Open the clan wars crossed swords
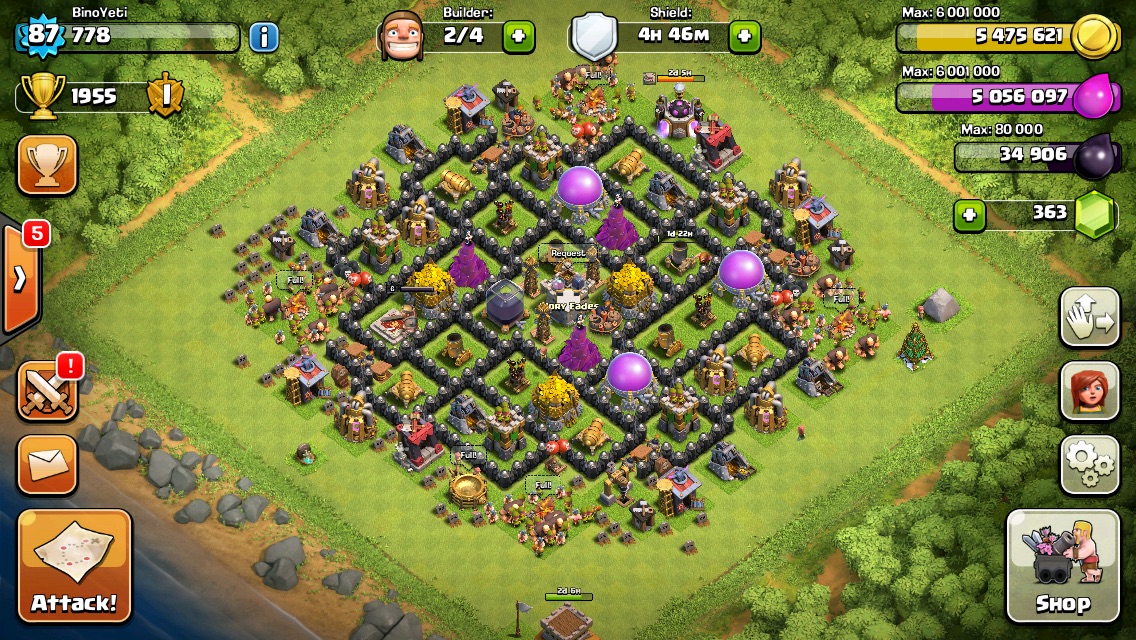The image size is (1136, 640). pos(47,391)
